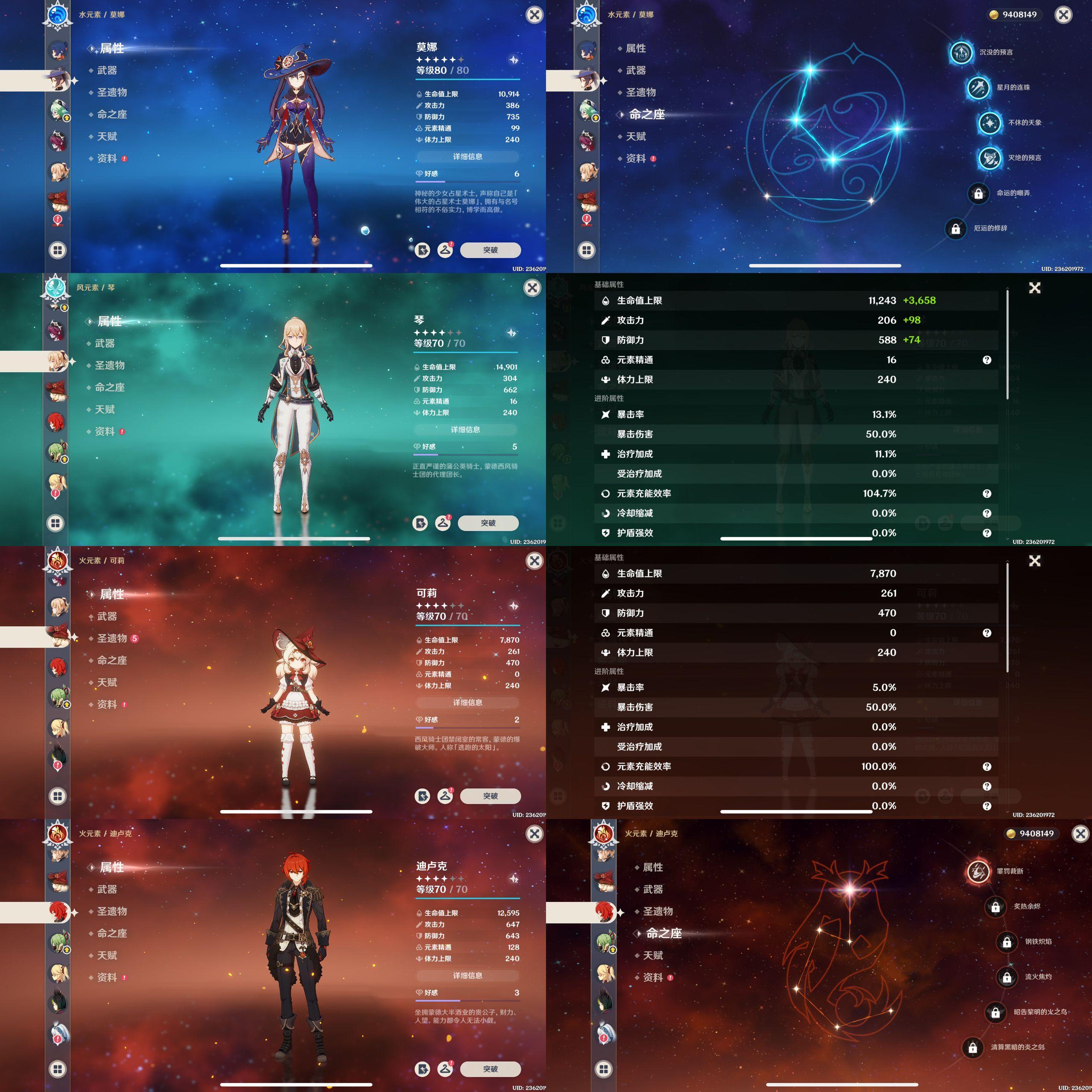Switch to 天赋 tab on Jean's attribute screen
1092x1092 pixels.
tap(105, 409)
